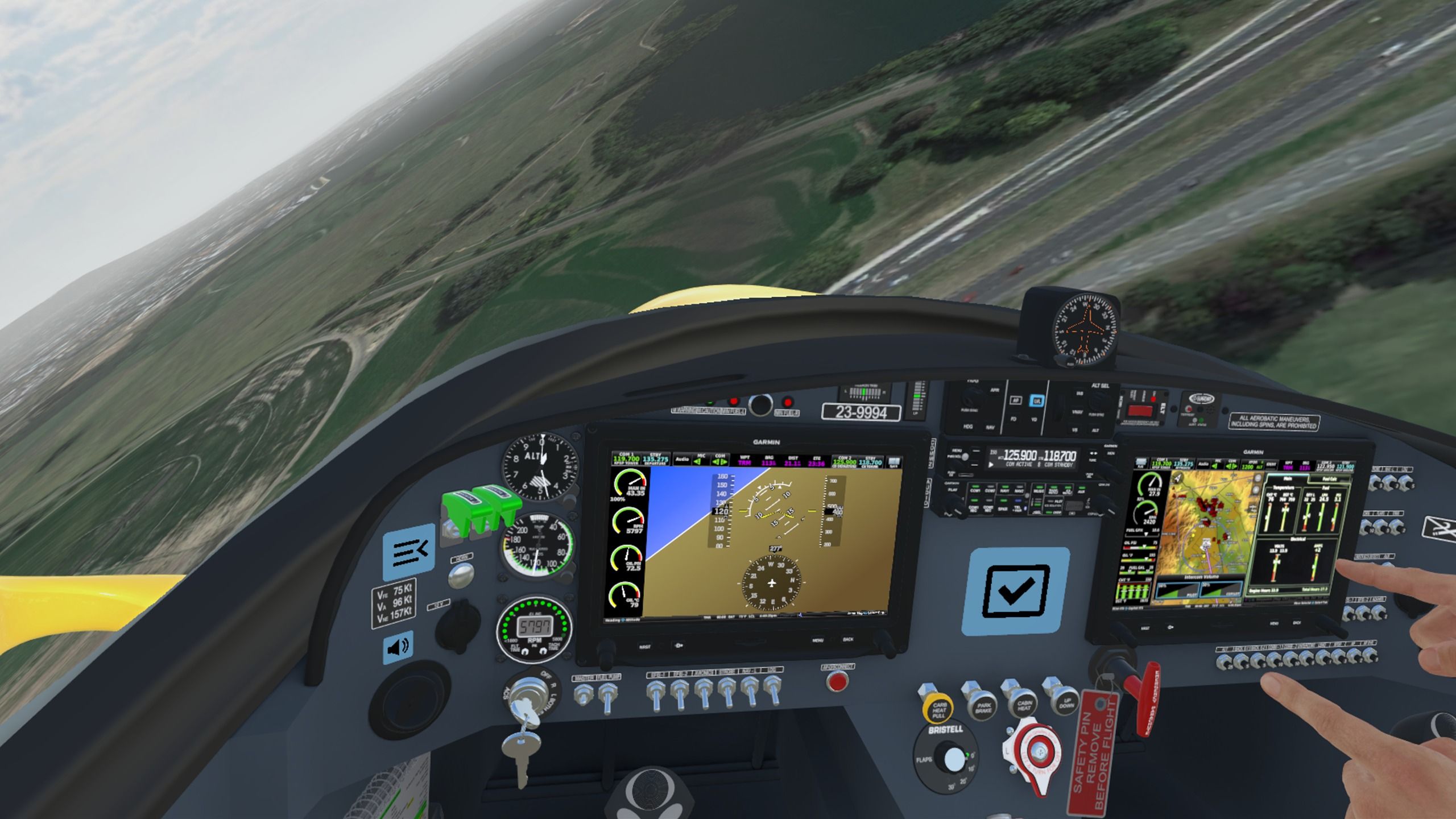Tap the Audio key on the right G3X display
This screenshot has width=1456, height=819.
click(x=1204, y=464)
